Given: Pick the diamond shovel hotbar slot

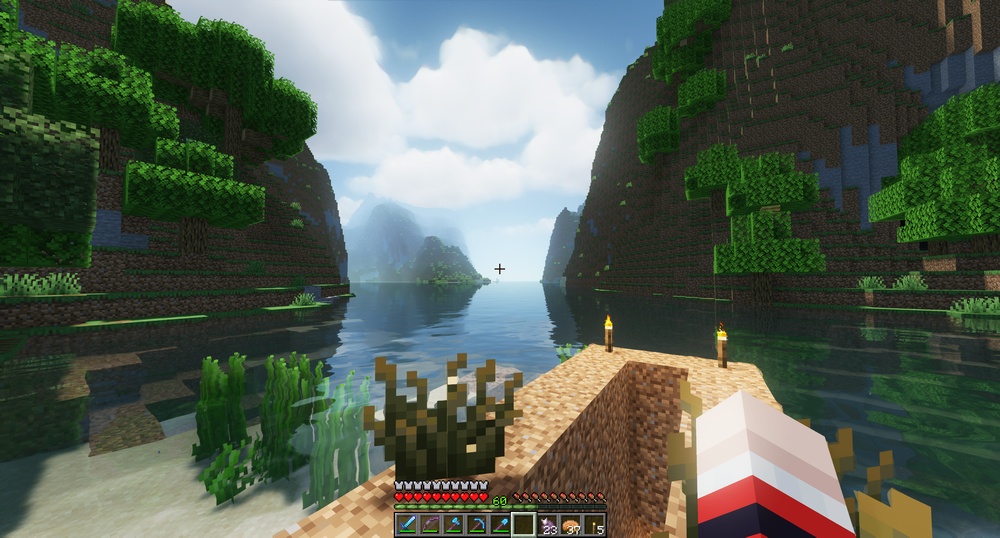Looking at the screenshot, I should 499,525.
